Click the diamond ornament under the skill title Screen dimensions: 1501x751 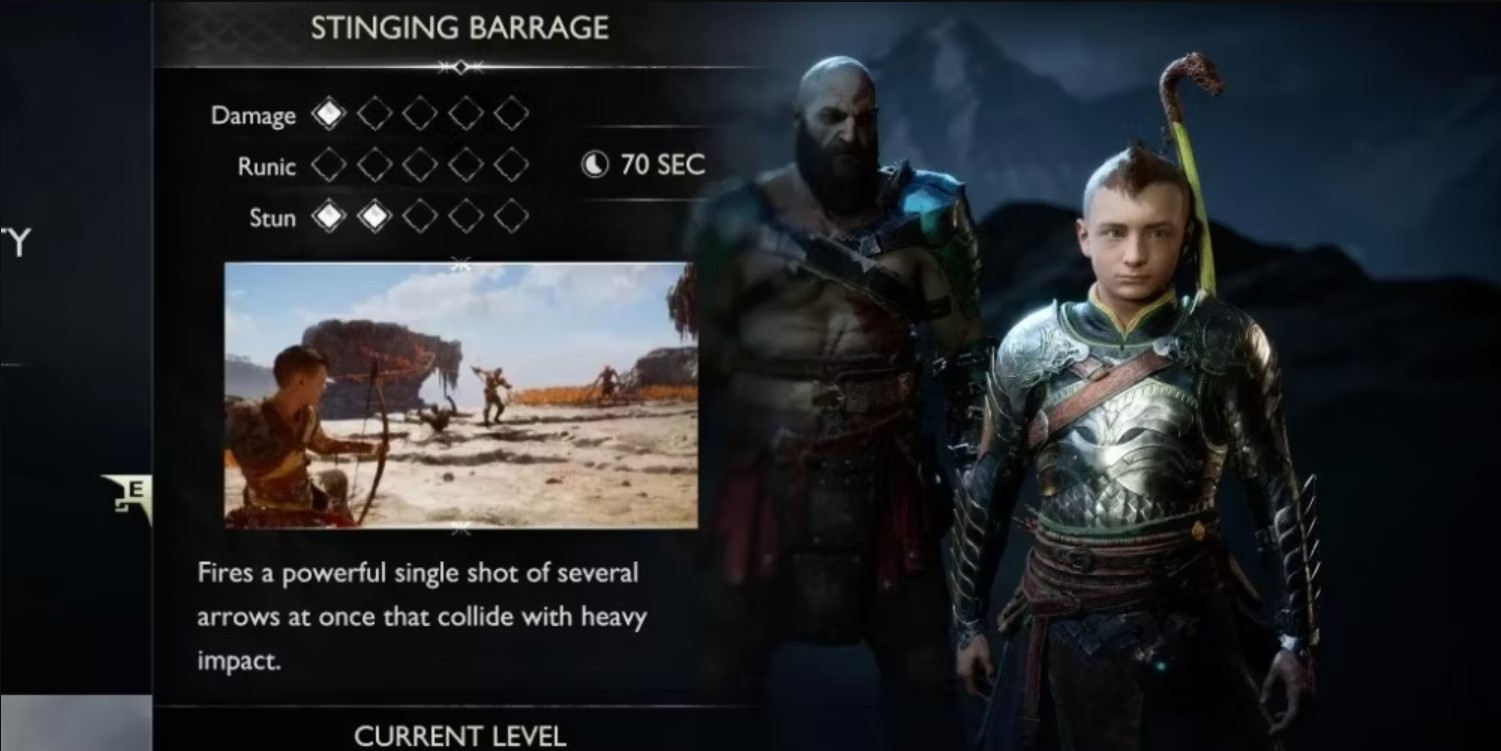459,67
